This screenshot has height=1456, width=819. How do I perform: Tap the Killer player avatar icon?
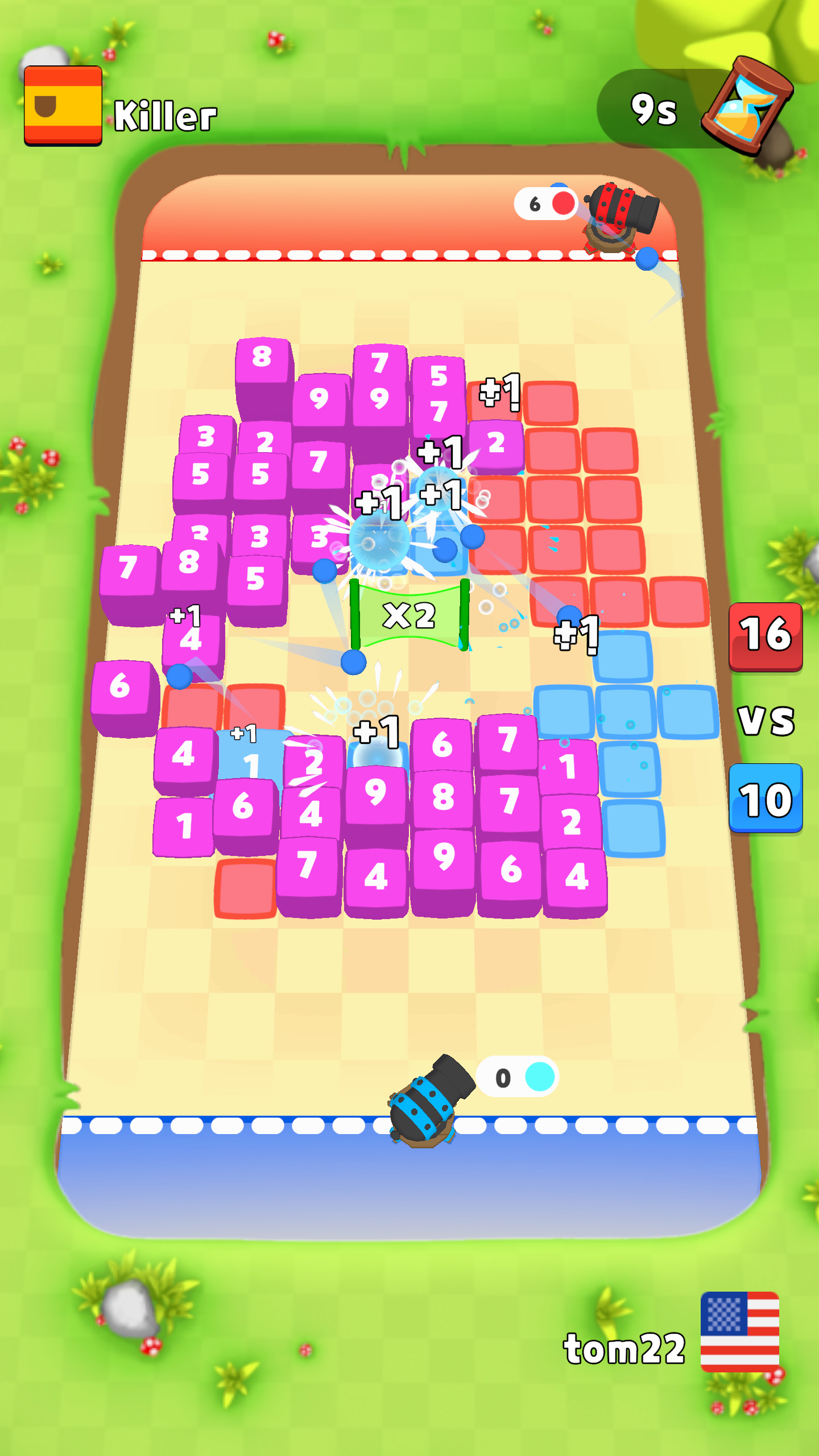click(x=63, y=104)
